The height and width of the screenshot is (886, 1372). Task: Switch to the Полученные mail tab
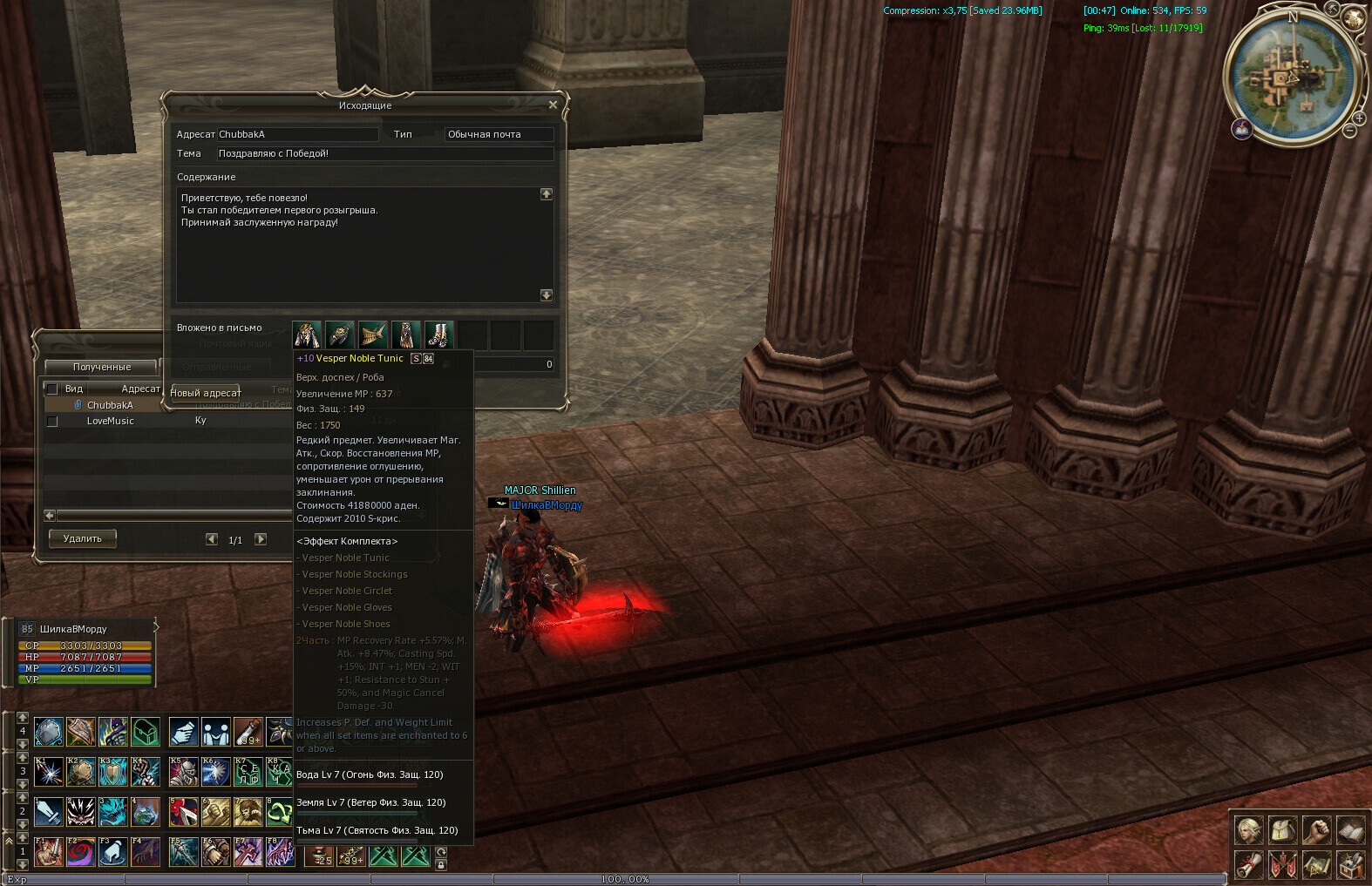click(x=102, y=368)
